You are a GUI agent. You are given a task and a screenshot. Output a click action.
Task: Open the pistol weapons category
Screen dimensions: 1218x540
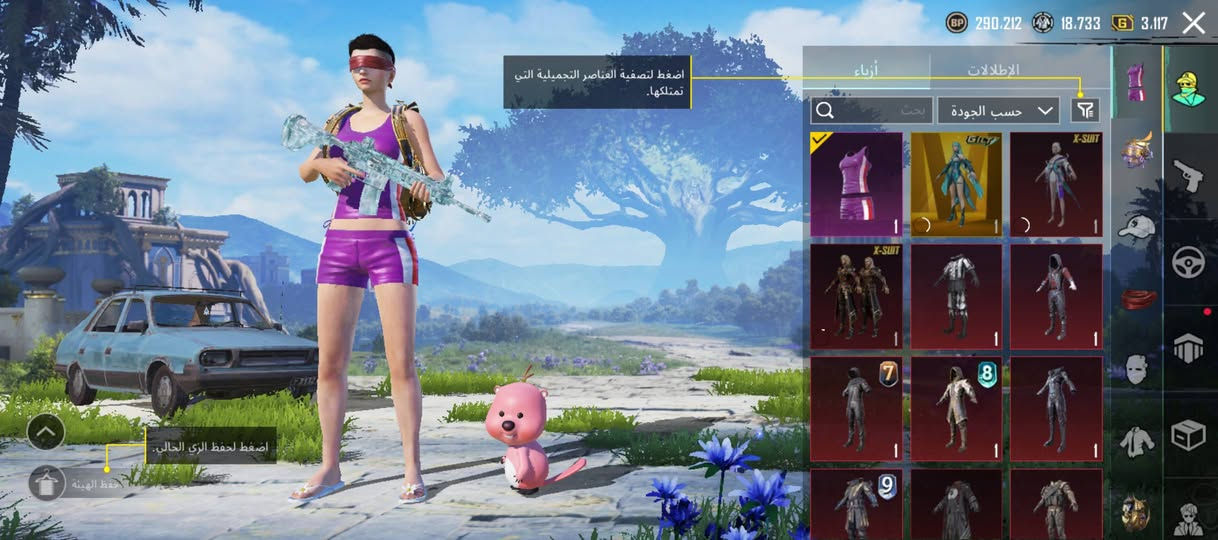(x=1190, y=176)
